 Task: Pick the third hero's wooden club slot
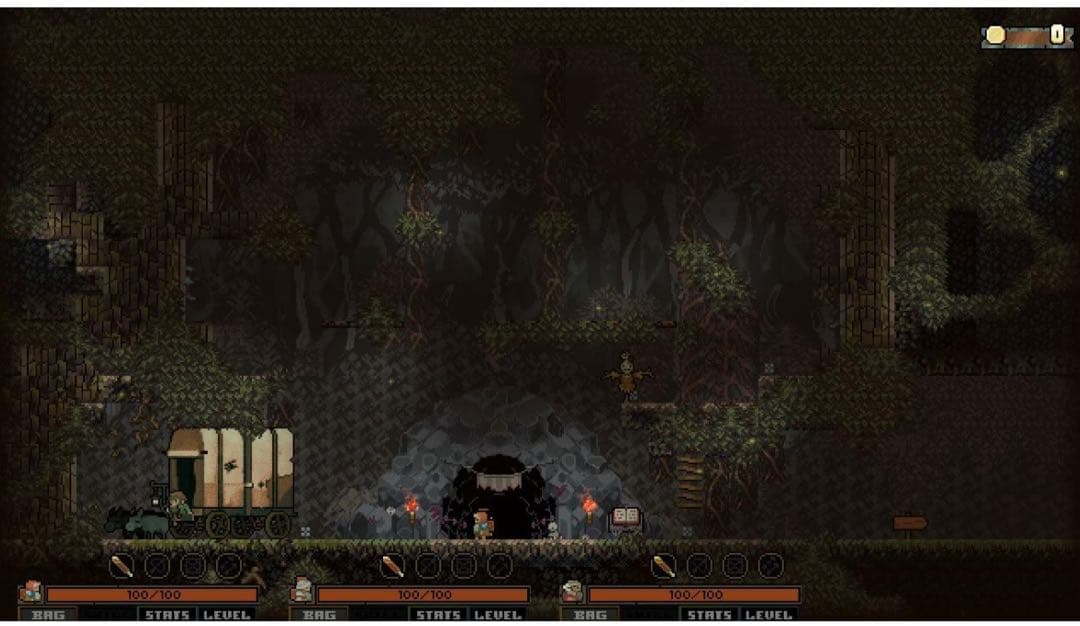(663, 567)
